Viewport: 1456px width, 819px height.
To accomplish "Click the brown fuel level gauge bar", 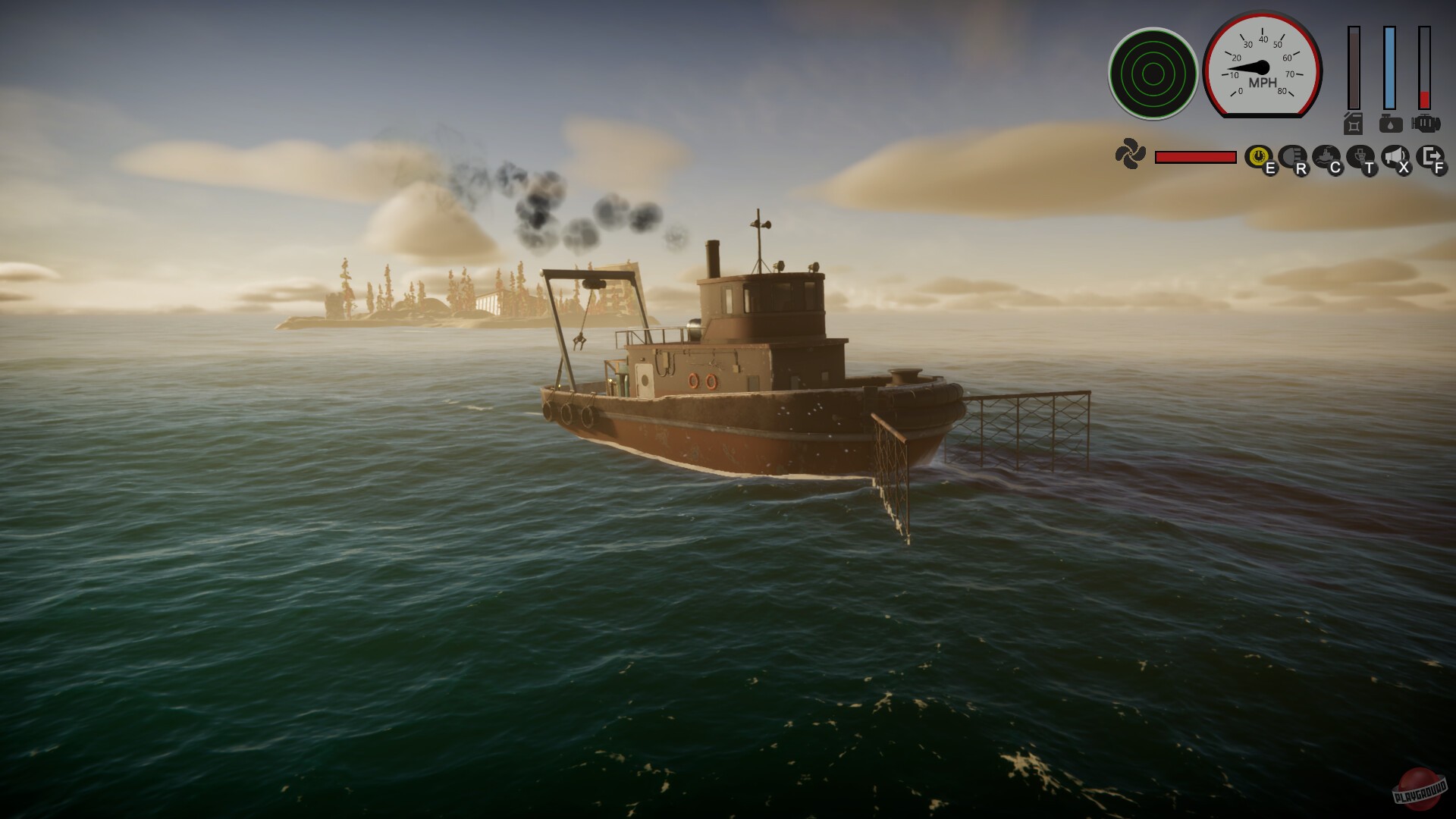I will (1354, 68).
